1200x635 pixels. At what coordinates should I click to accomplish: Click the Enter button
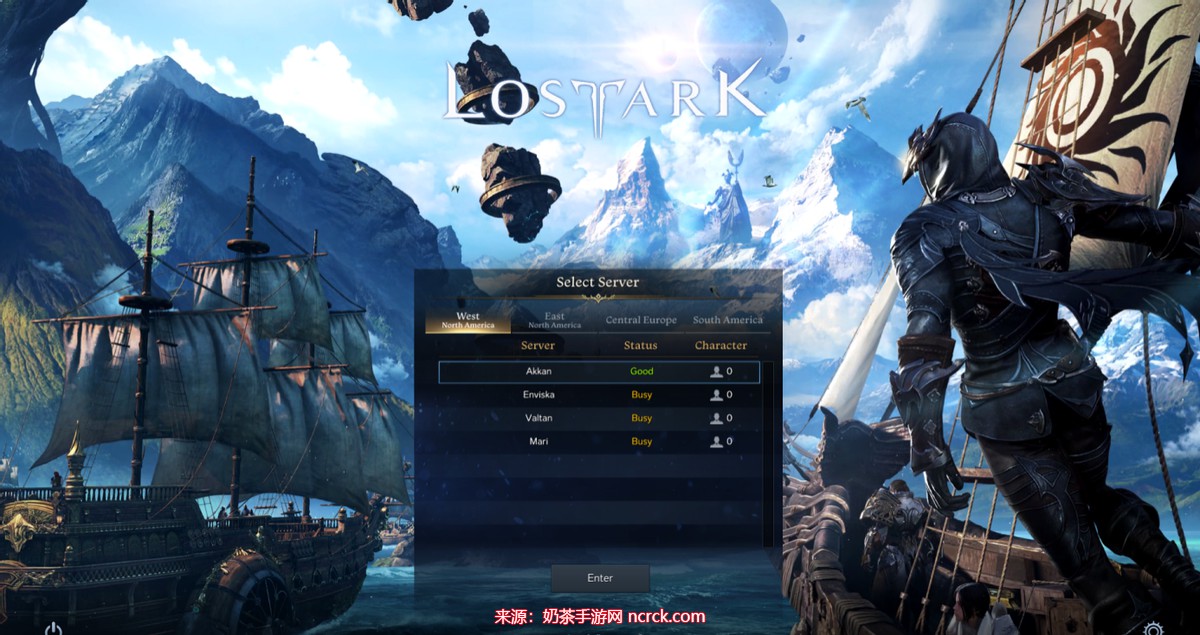(600, 578)
